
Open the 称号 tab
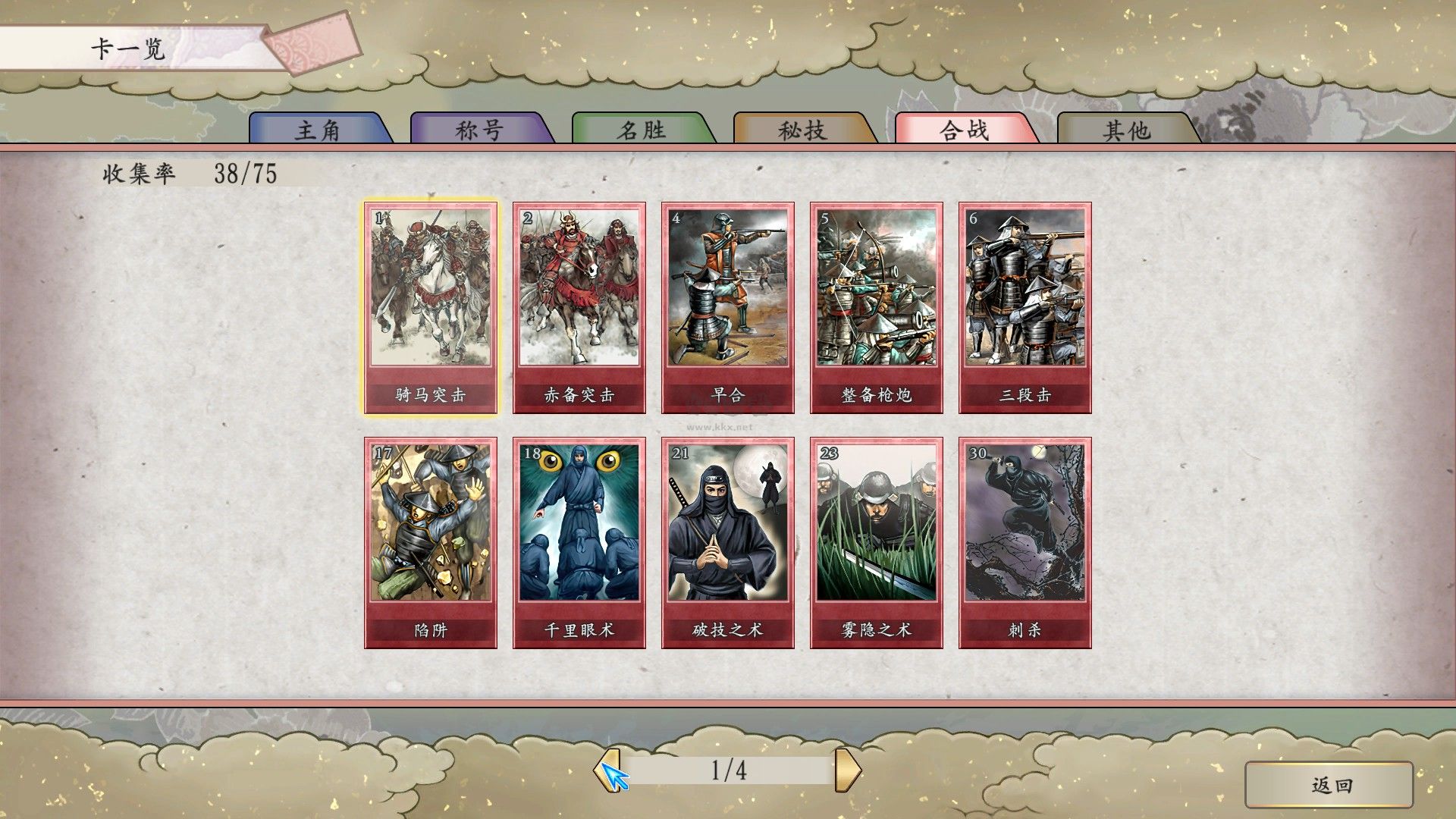click(479, 130)
